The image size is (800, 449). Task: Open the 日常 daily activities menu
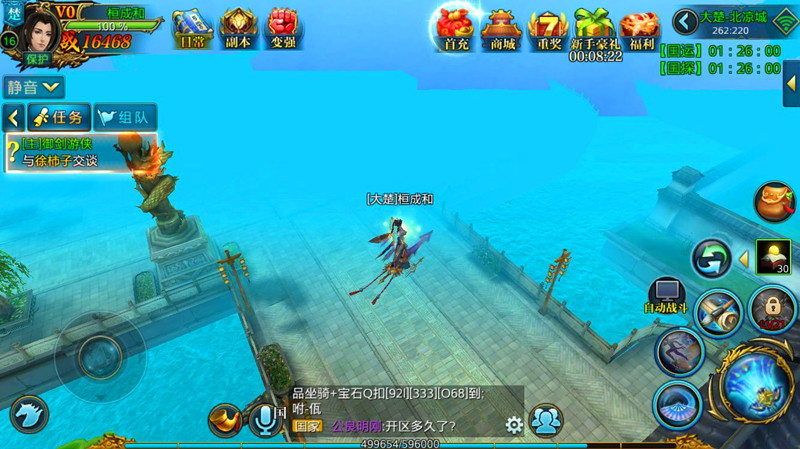tap(192, 28)
